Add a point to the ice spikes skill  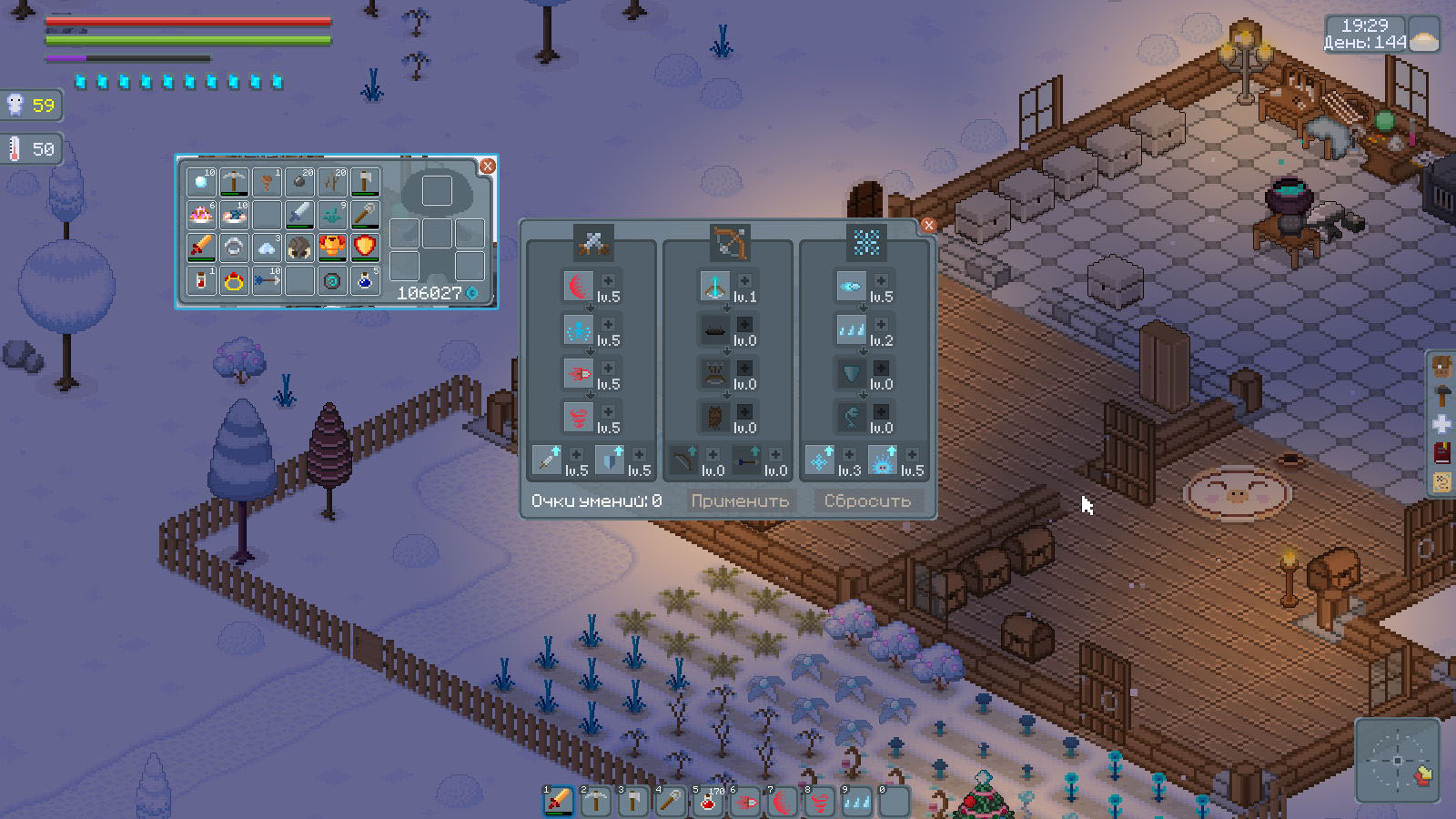(x=881, y=325)
